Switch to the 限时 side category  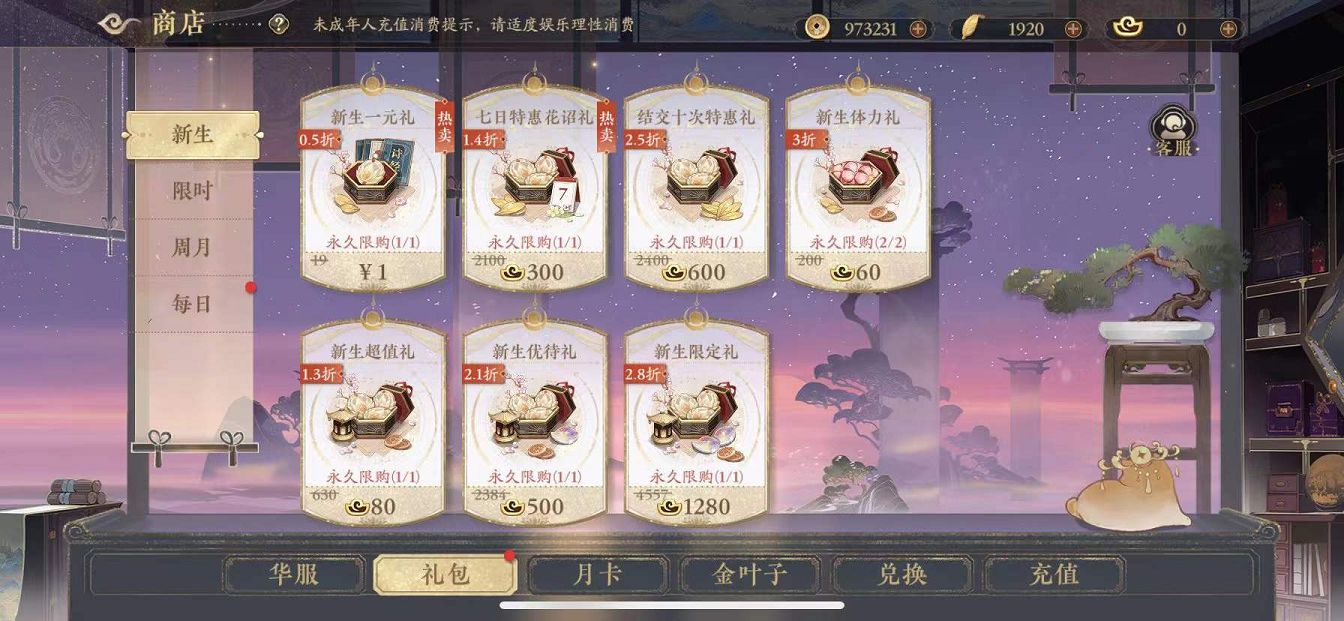pyautogui.click(x=192, y=191)
